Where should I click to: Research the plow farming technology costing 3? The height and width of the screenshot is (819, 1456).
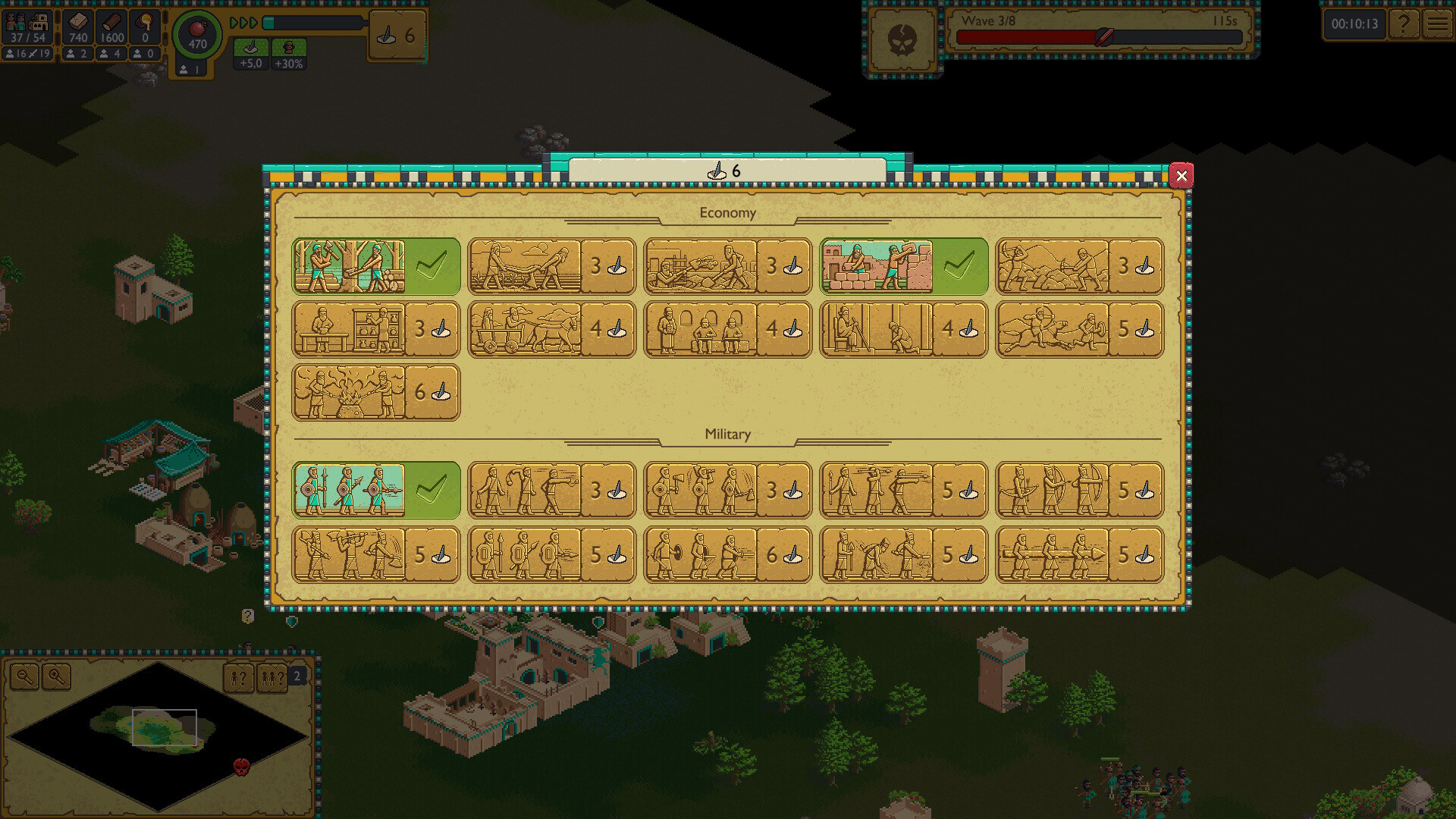(551, 267)
